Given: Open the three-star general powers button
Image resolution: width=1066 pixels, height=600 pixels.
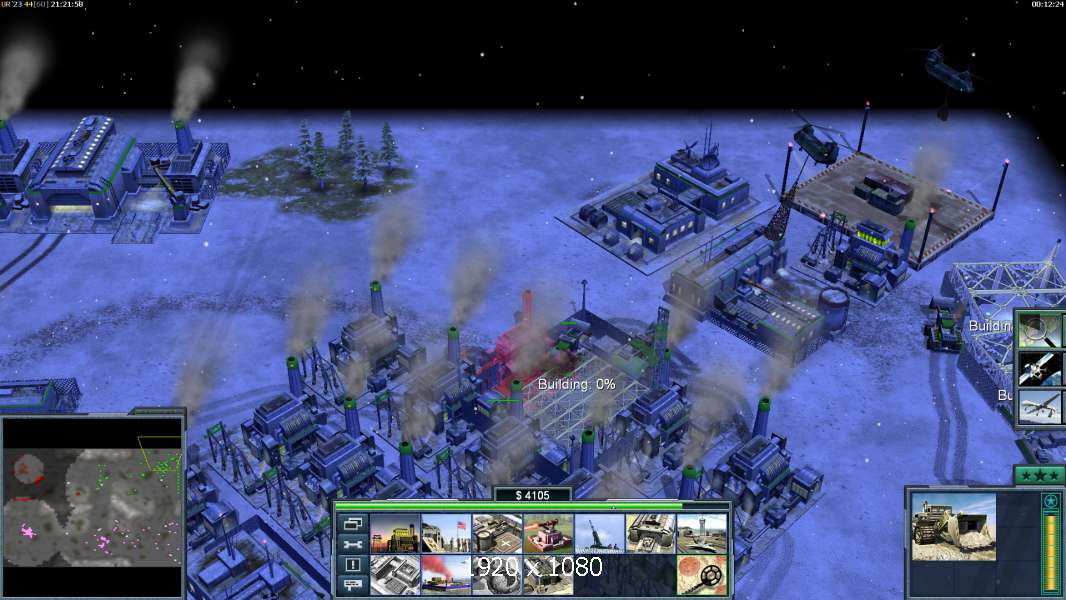Looking at the screenshot, I should tap(1039, 475).
